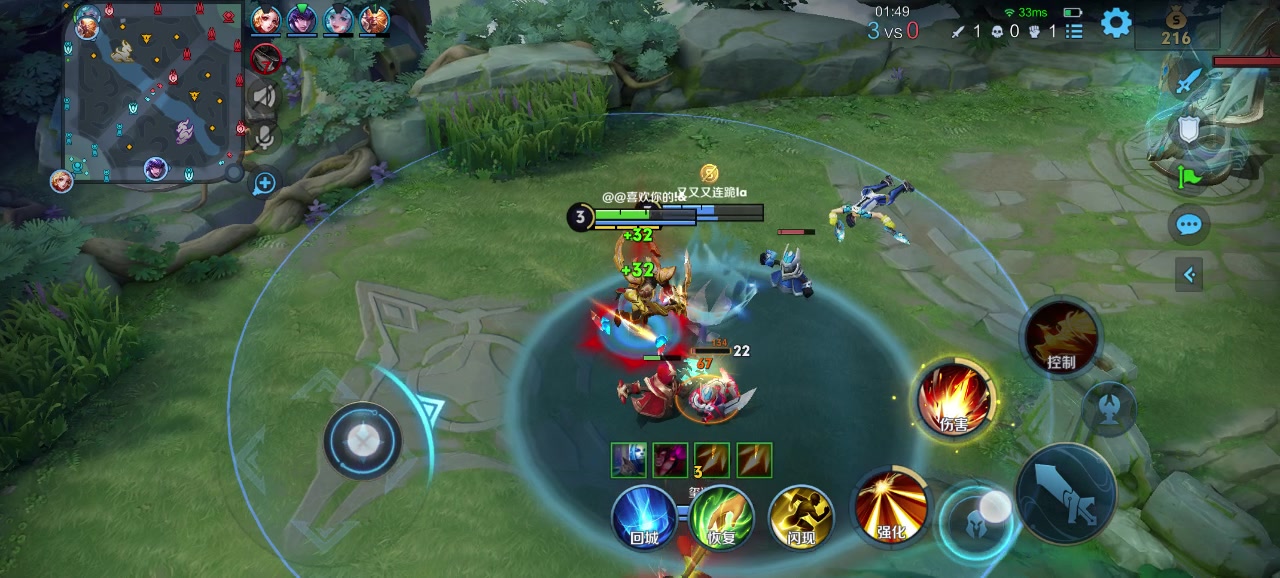Cast the 闪现 flash spell
This screenshot has width=1280, height=578.
click(800, 517)
